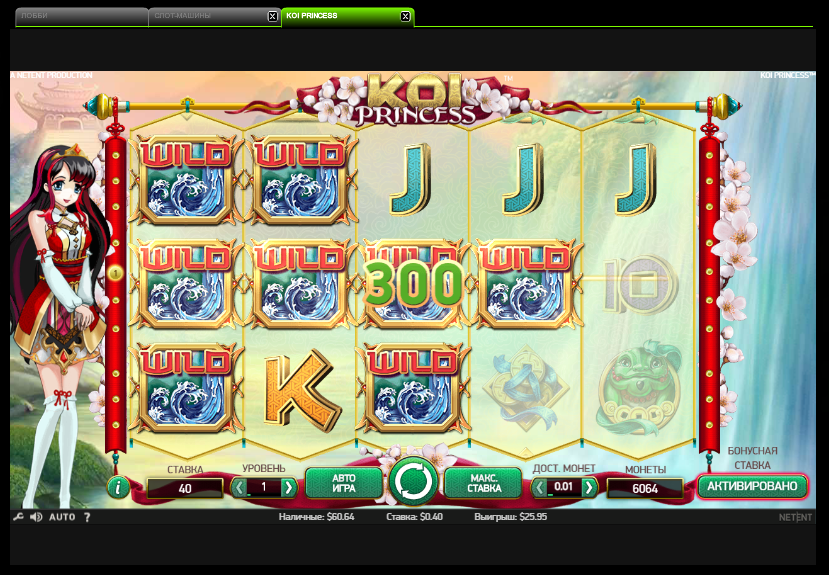
Task: Switch to the Слот-машины tab
Action: [x=205, y=16]
